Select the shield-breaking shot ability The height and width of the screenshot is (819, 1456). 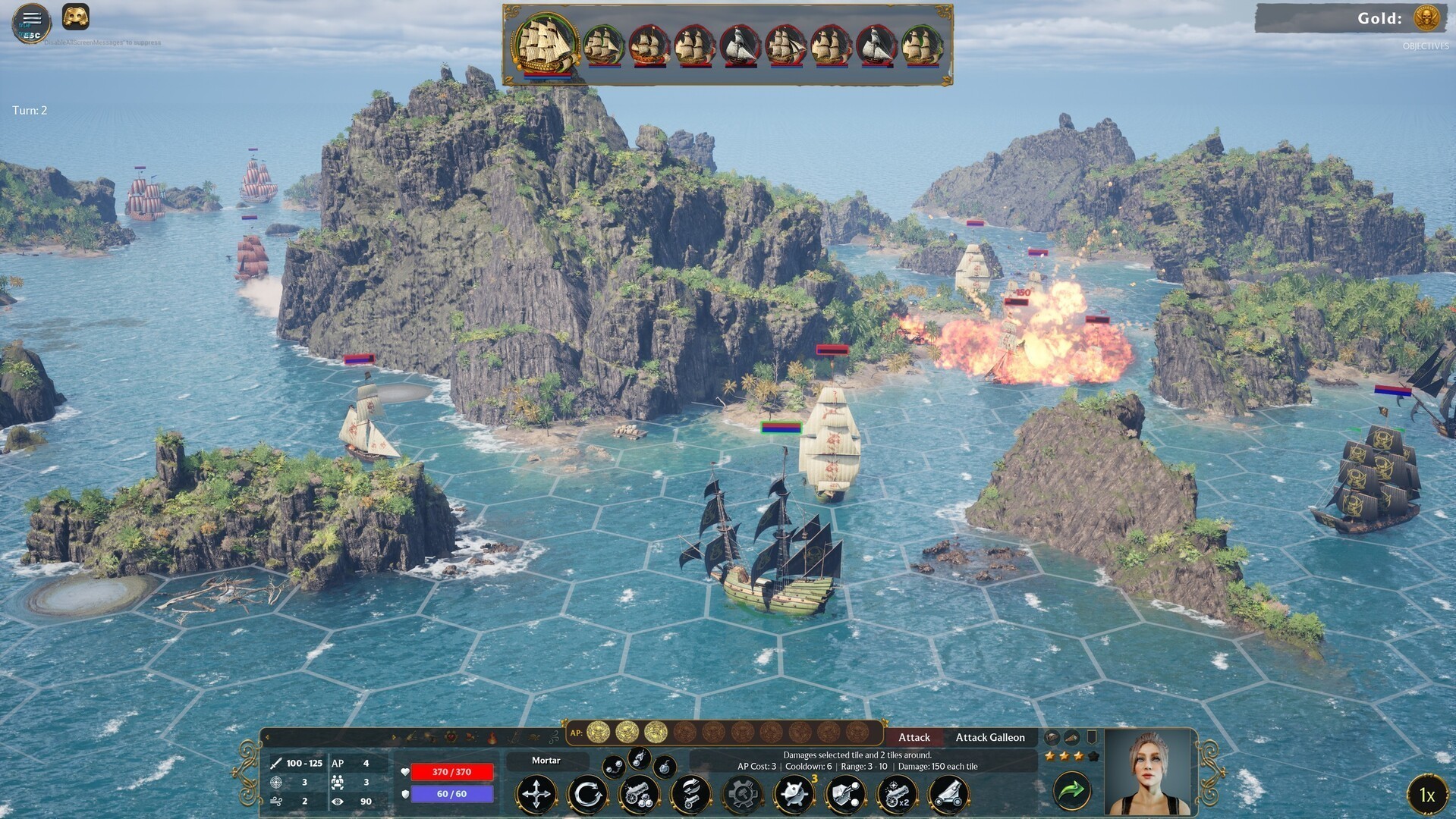click(845, 794)
